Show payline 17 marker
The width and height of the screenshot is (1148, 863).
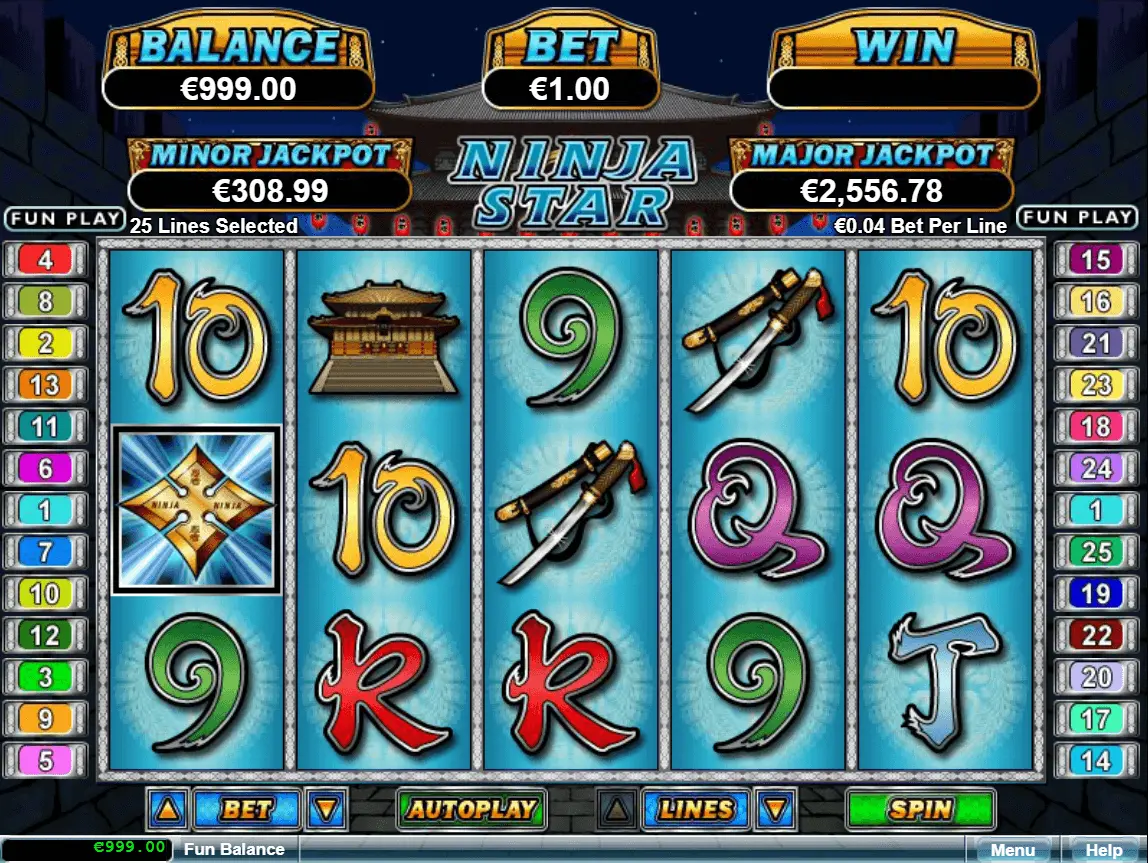pyautogui.click(x=1096, y=718)
